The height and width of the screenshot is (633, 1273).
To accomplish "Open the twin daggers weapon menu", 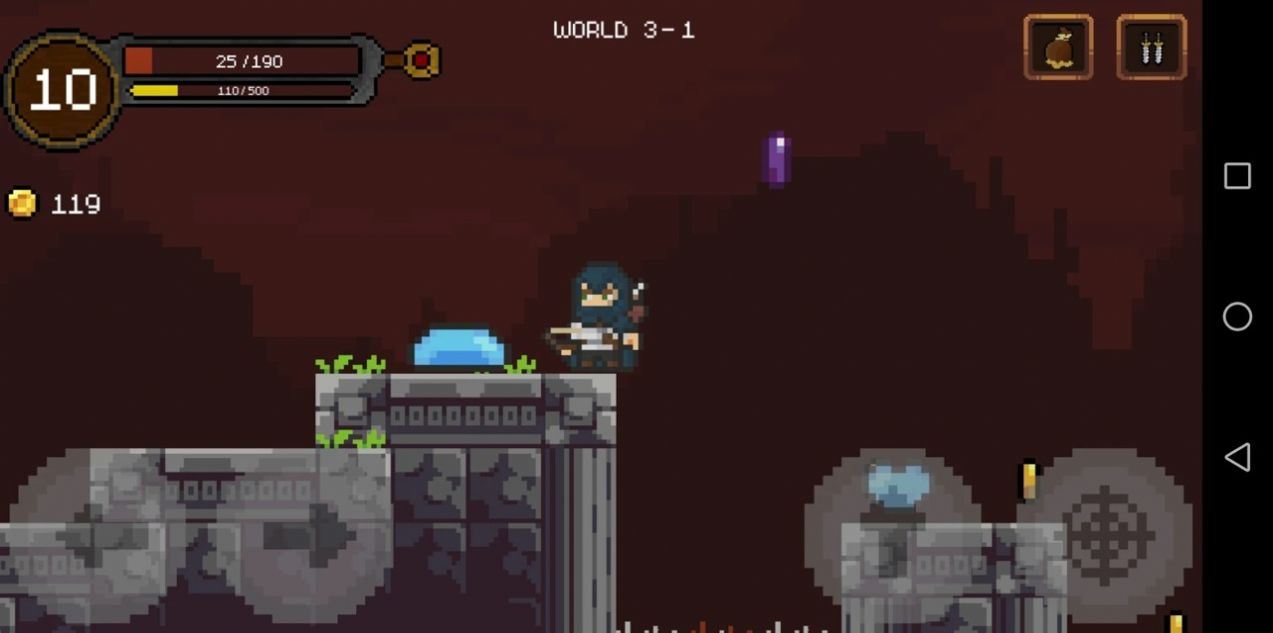I will (1151, 47).
